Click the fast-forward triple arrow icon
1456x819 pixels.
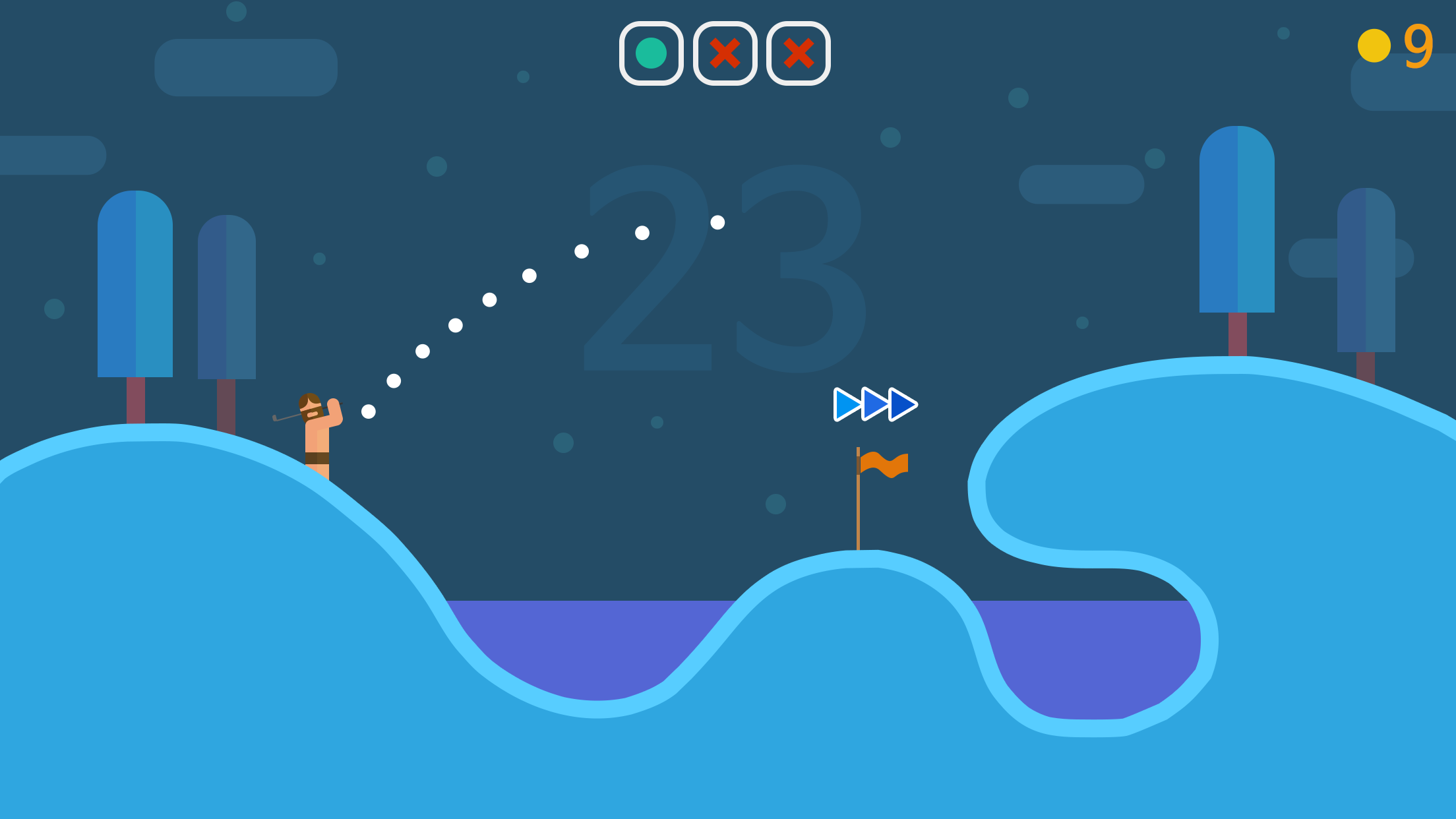click(874, 404)
